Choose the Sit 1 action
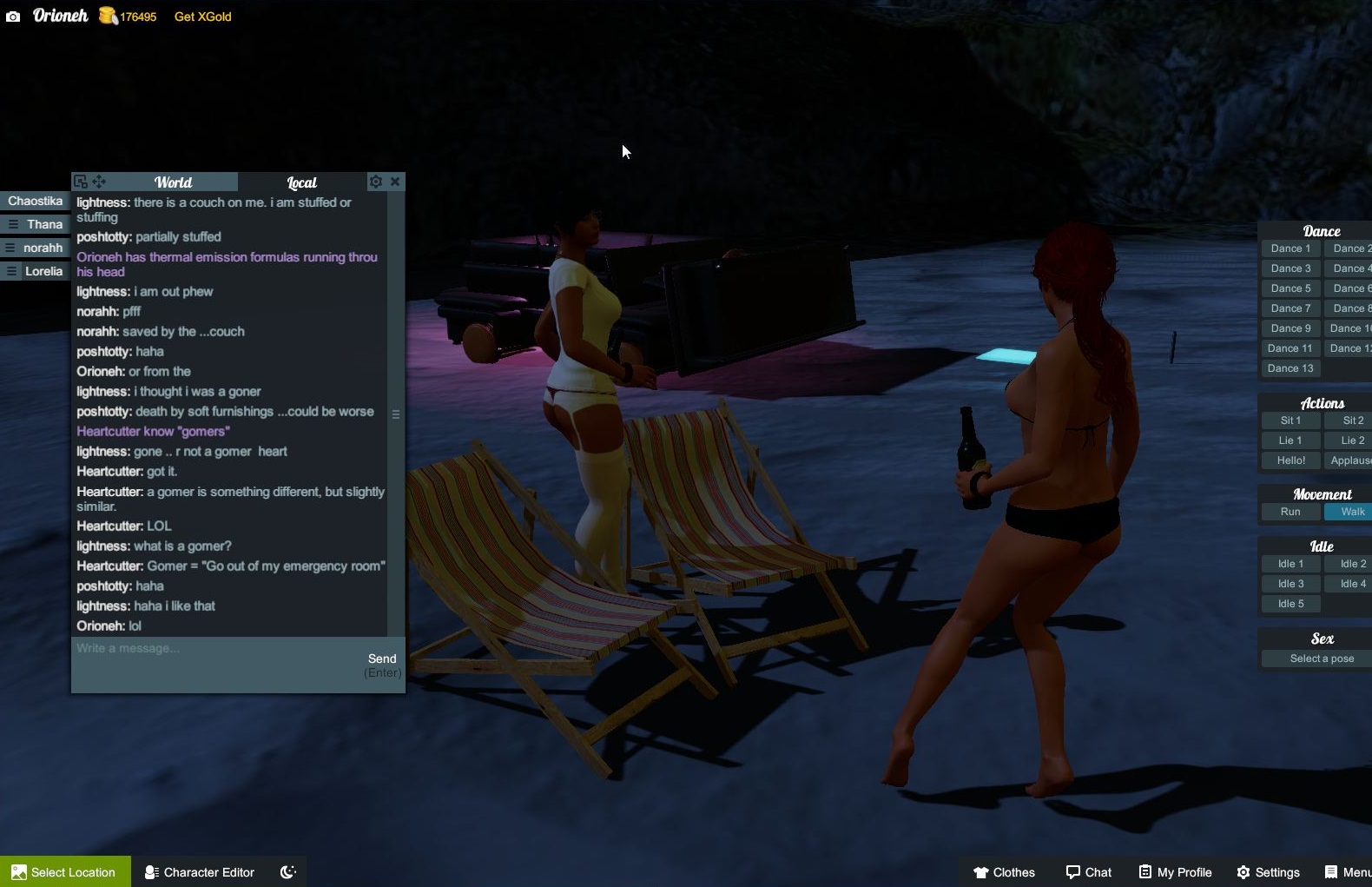1372x887 pixels. pyautogui.click(x=1290, y=420)
